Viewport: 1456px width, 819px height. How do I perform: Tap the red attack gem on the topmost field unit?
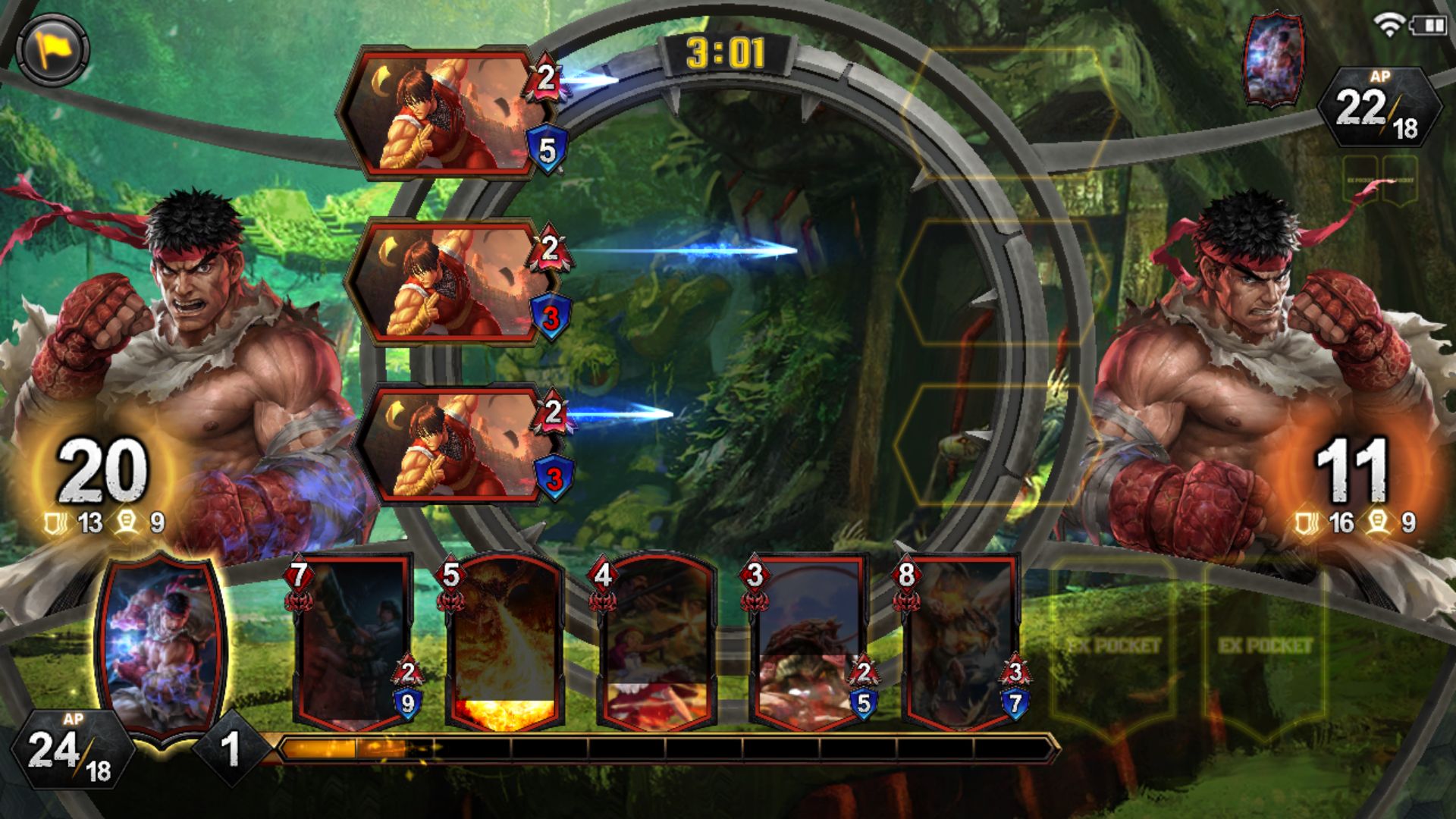tap(543, 80)
